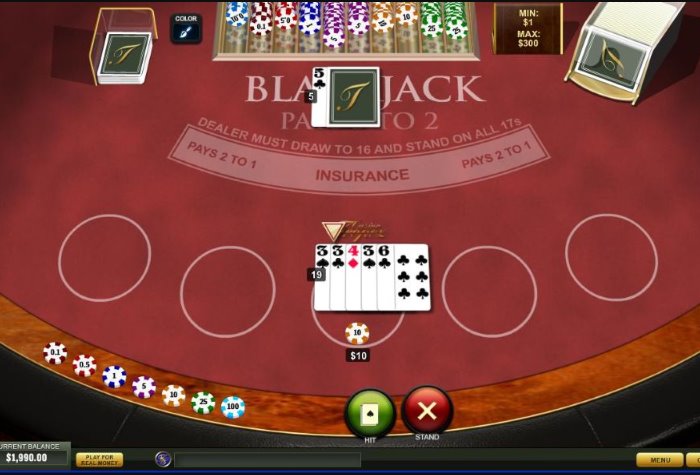Choose the green 25 chip
This screenshot has height=475, width=700.
coord(203,402)
